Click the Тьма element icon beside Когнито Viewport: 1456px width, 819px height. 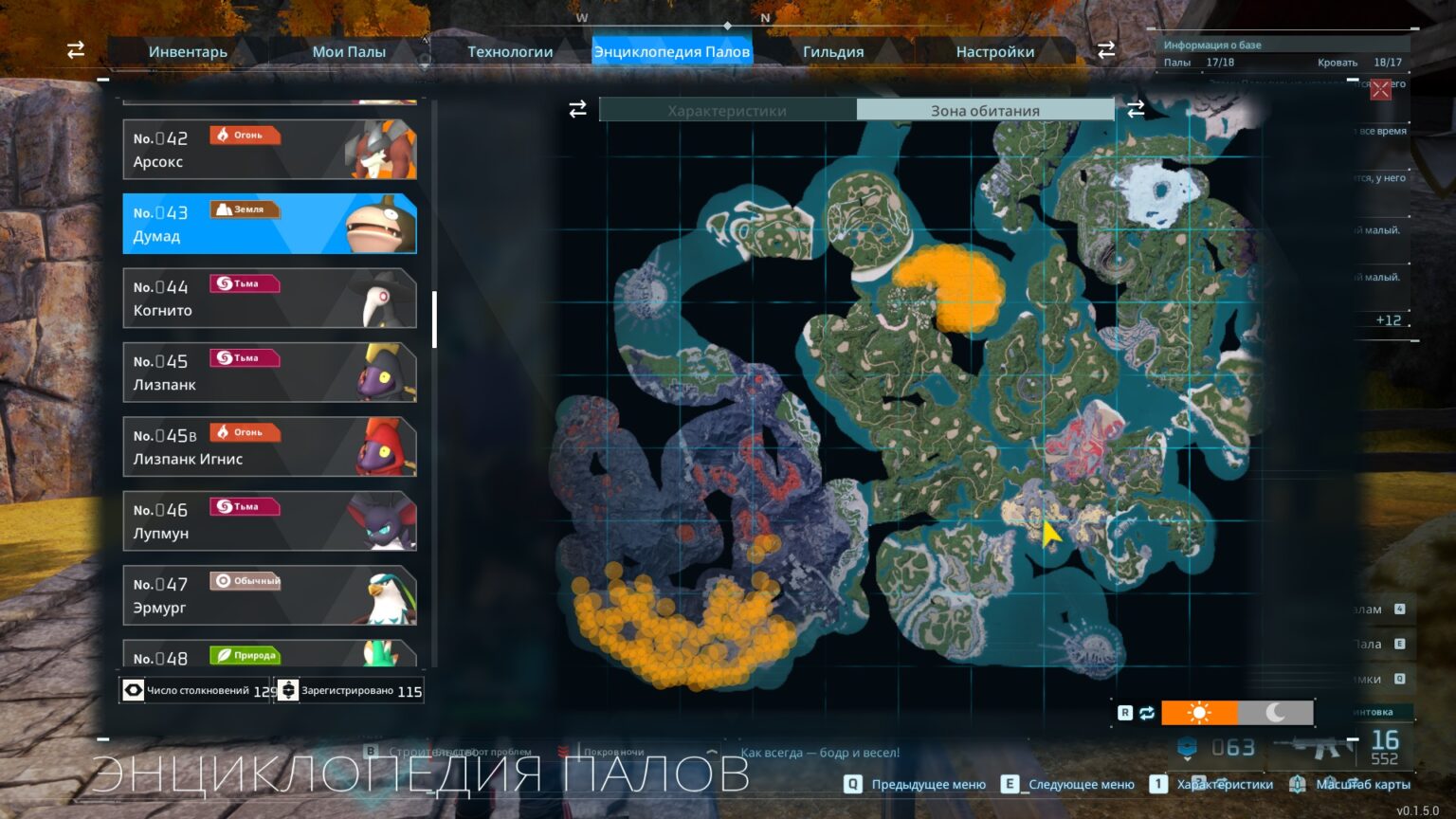(x=245, y=282)
